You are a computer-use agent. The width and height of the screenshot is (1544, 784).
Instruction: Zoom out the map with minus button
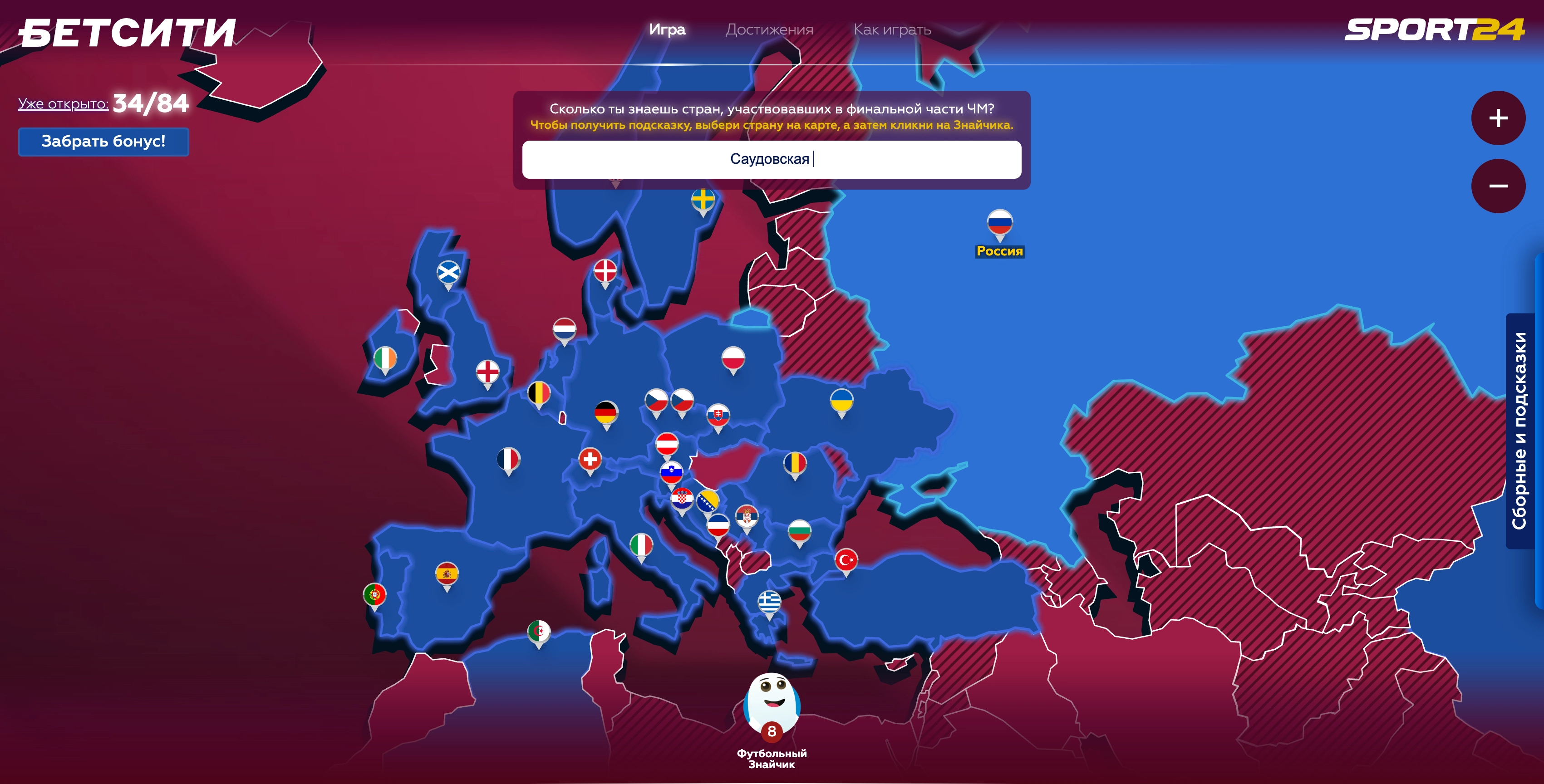[1498, 186]
